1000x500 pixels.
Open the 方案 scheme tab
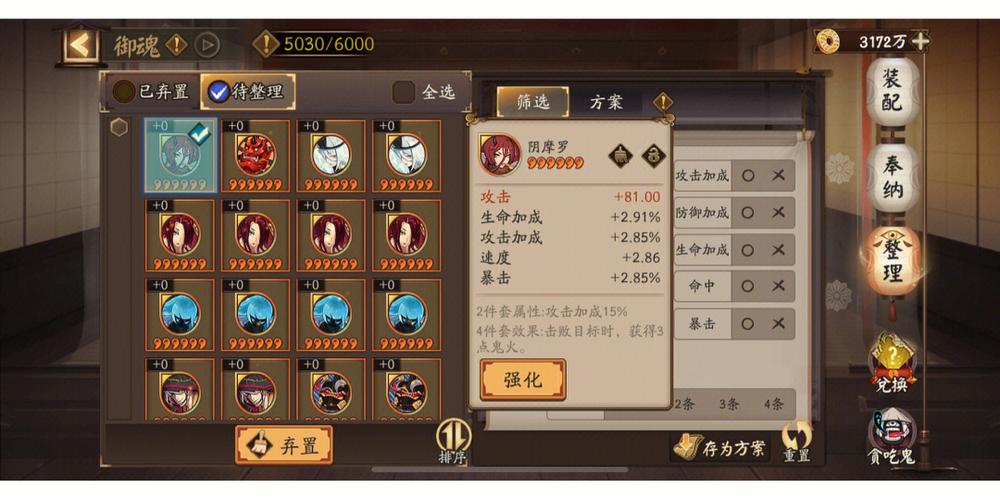606,102
